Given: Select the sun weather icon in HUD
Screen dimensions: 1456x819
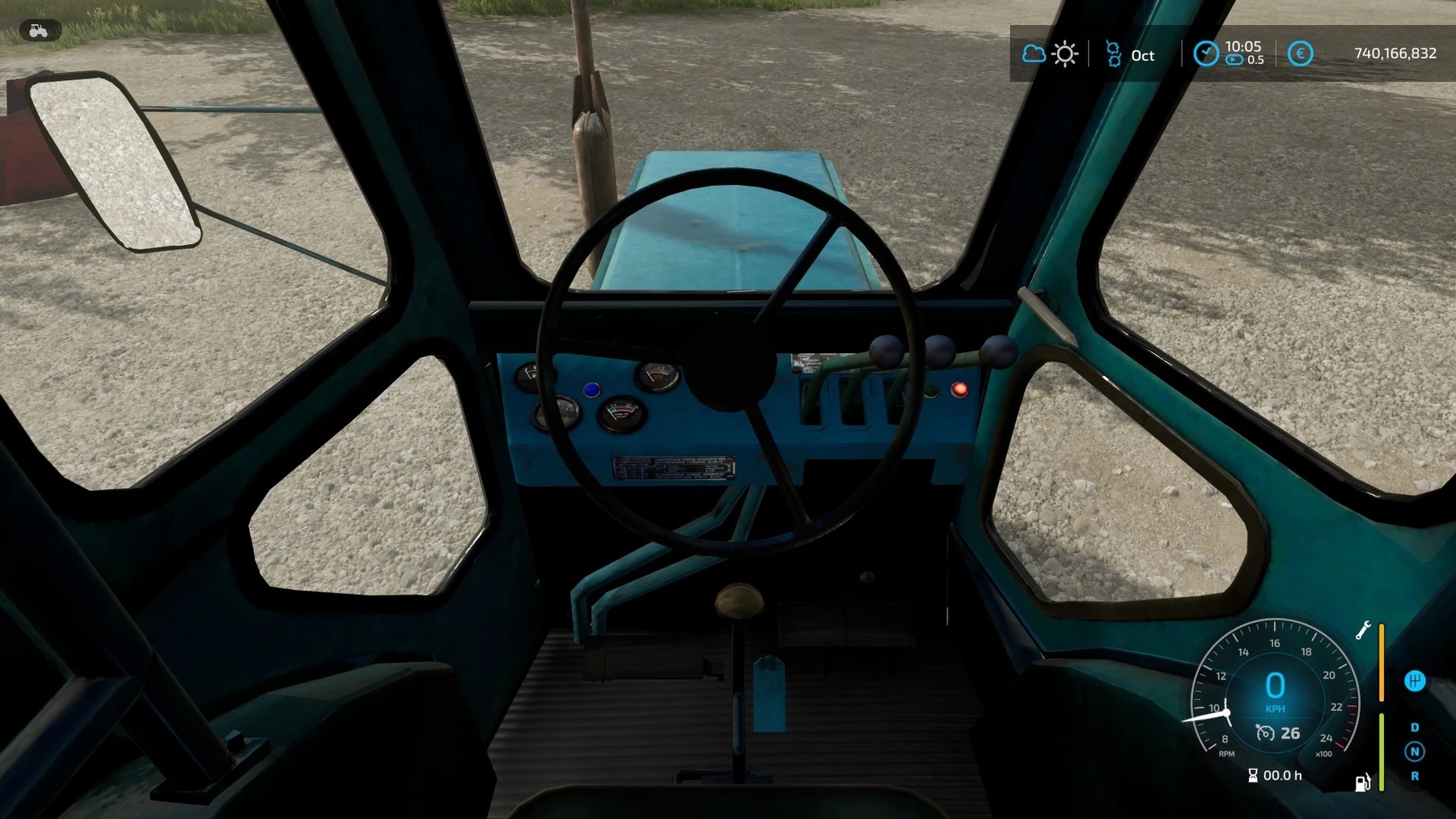Looking at the screenshot, I should coord(1064,54).
